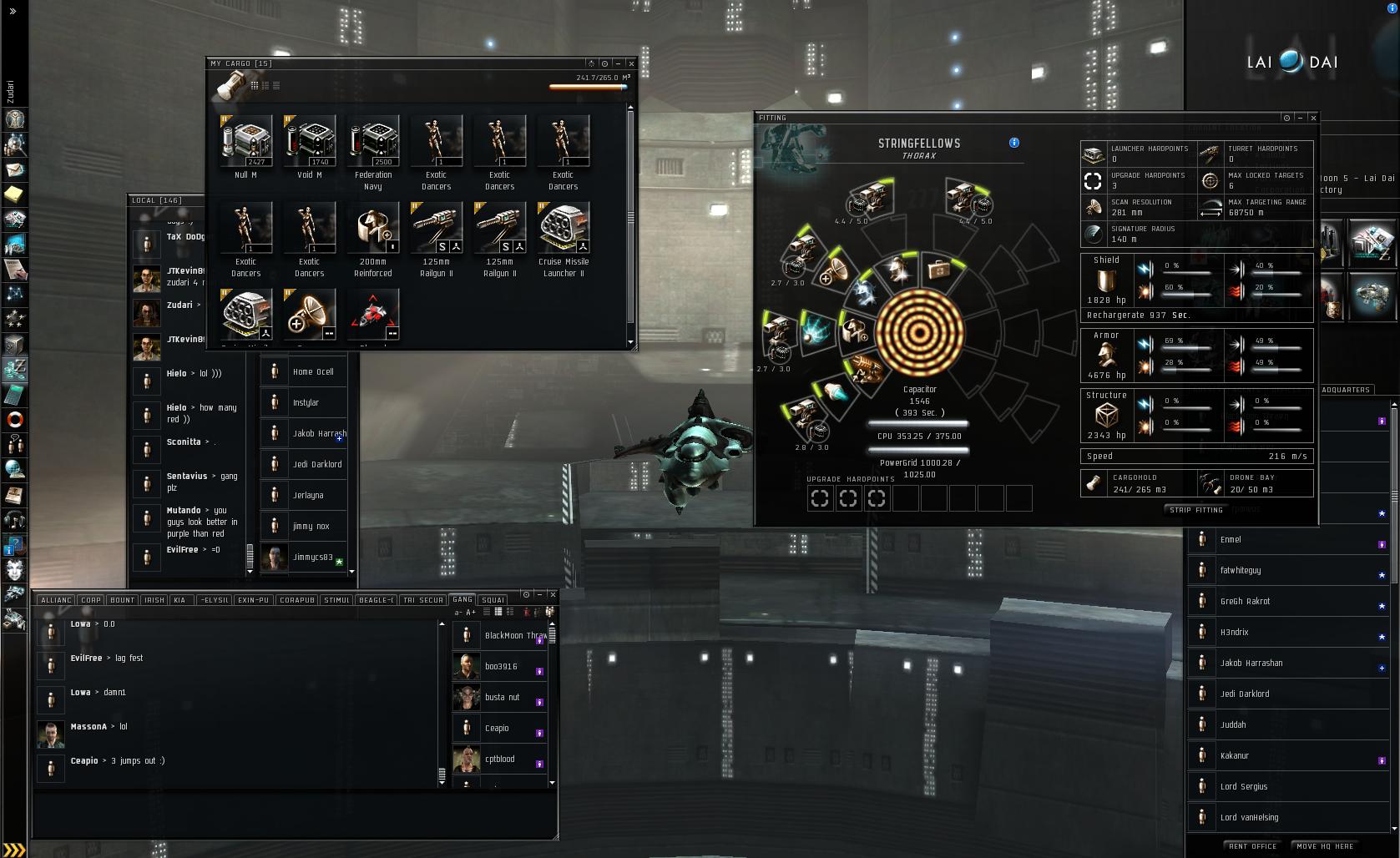
Task: Select boo3916 in the gang member list
Action: (x=501, y=667)
